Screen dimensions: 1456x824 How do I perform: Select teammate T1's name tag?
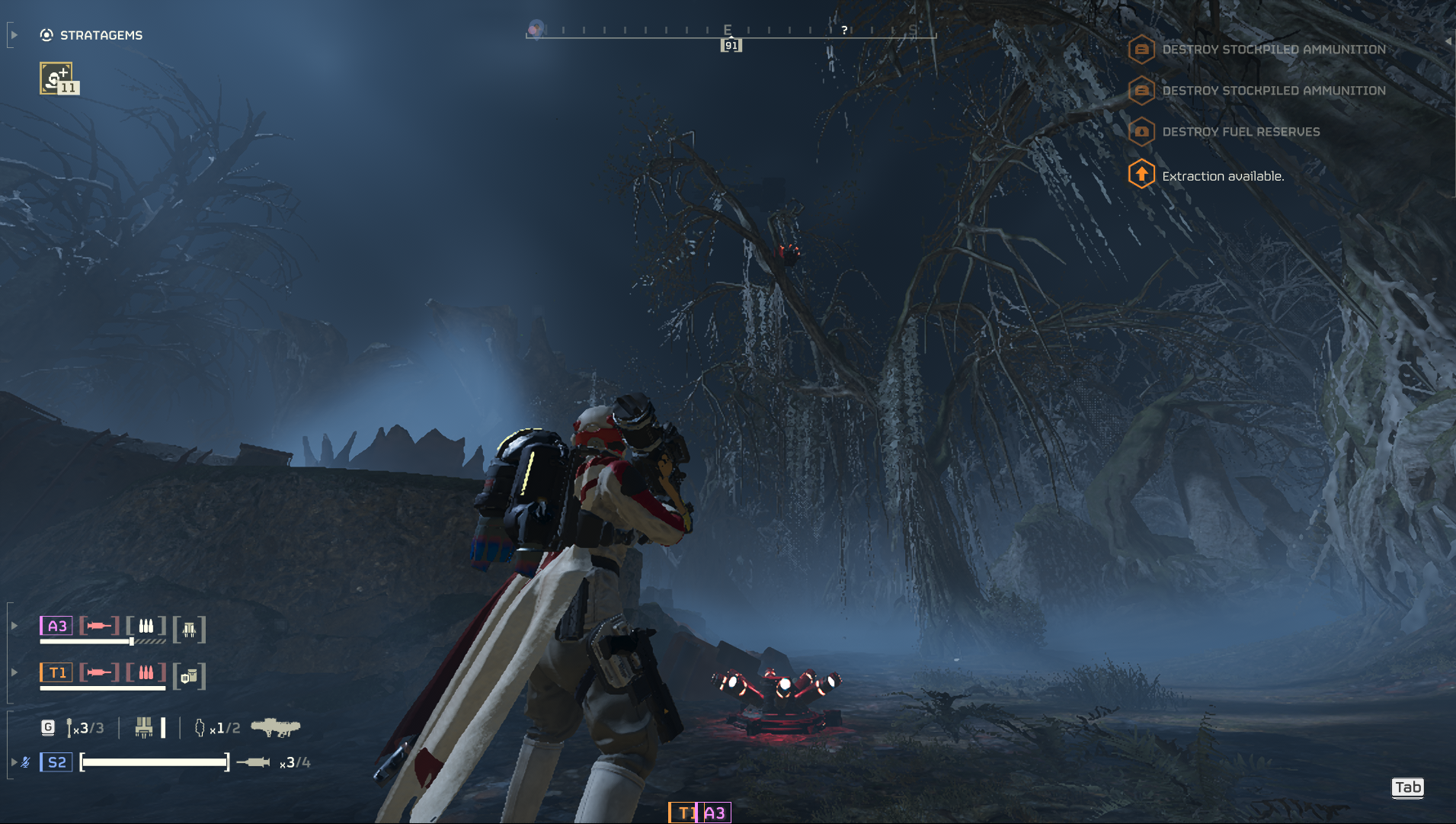point(56,672)
